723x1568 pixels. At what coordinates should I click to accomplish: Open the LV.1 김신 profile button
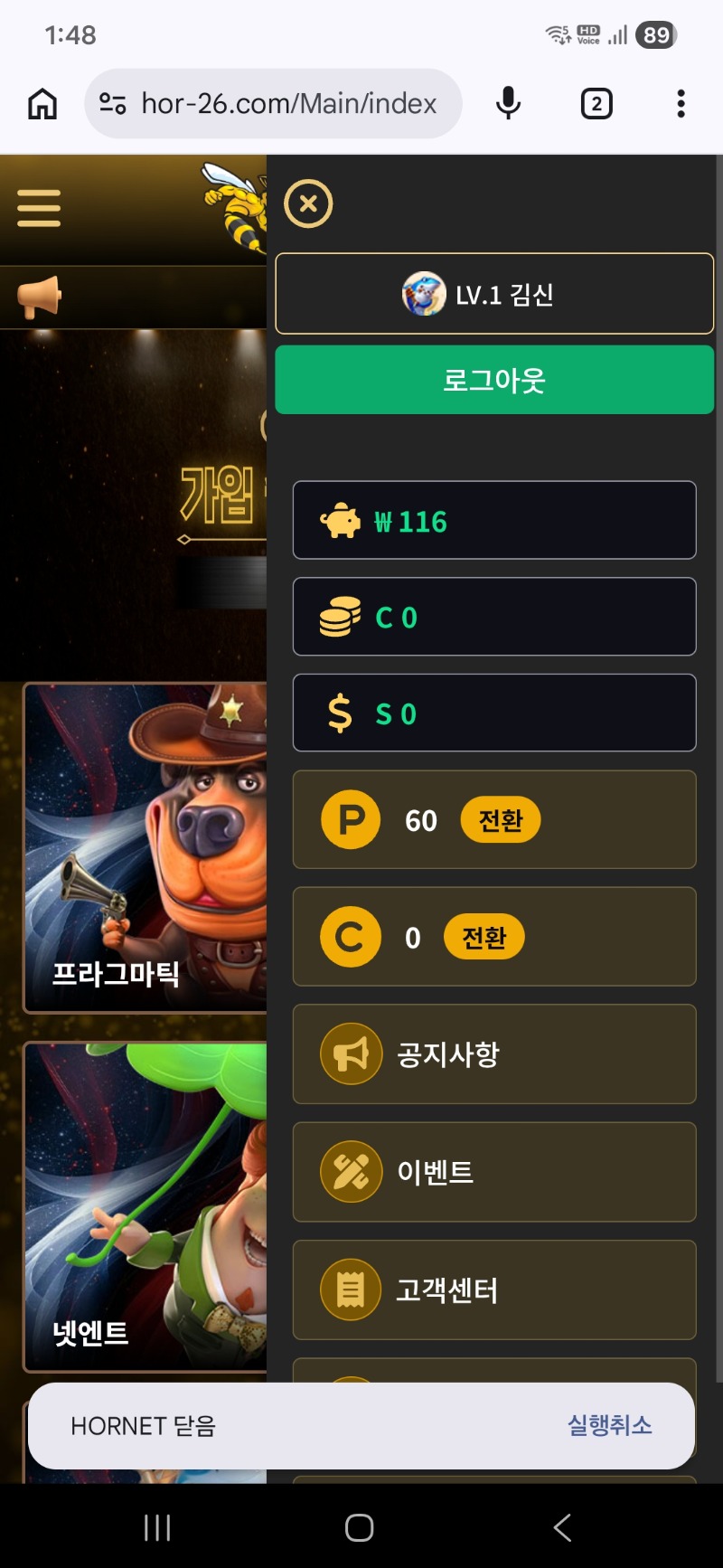[x=494, y=294]
